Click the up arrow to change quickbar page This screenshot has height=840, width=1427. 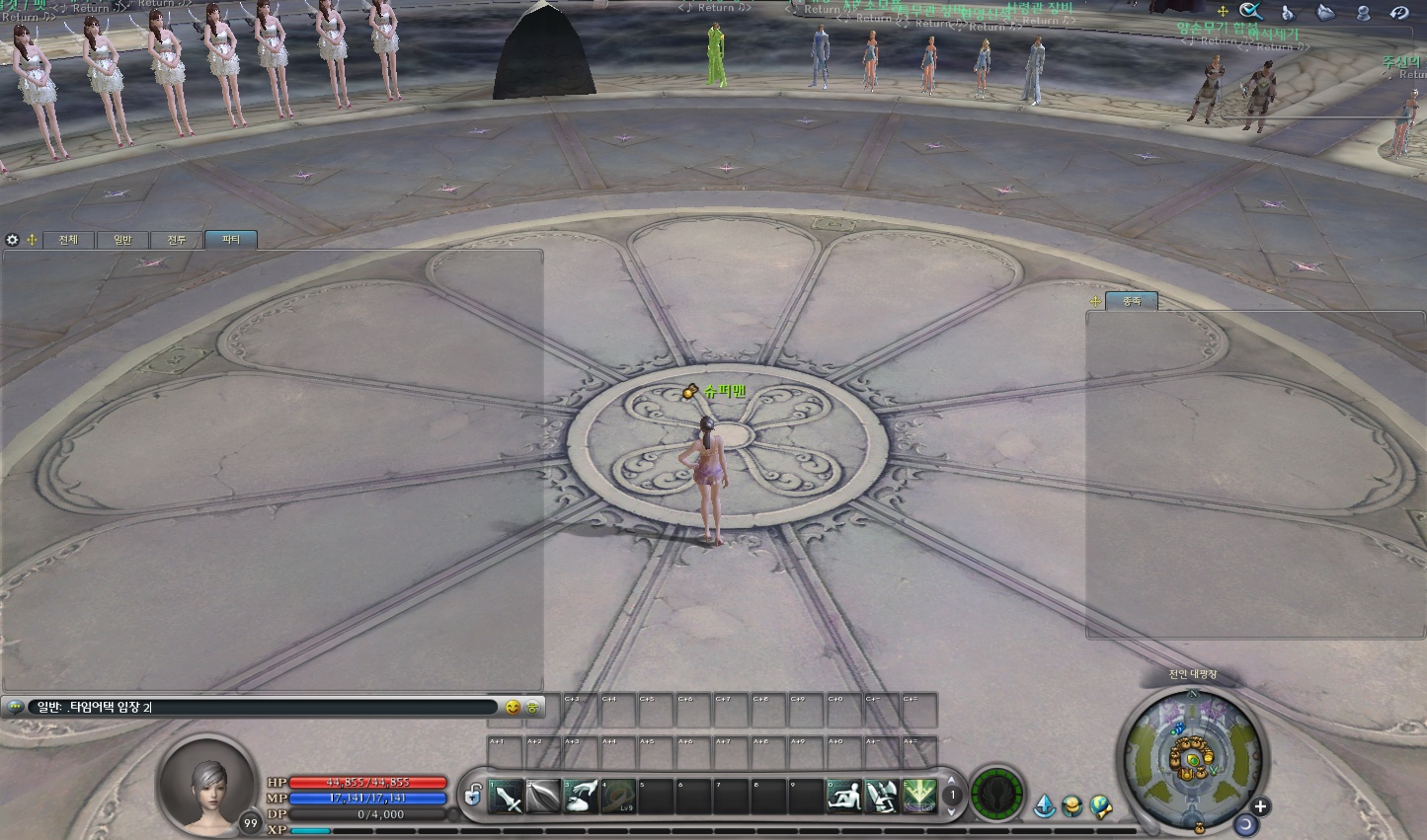click(951, 780)
